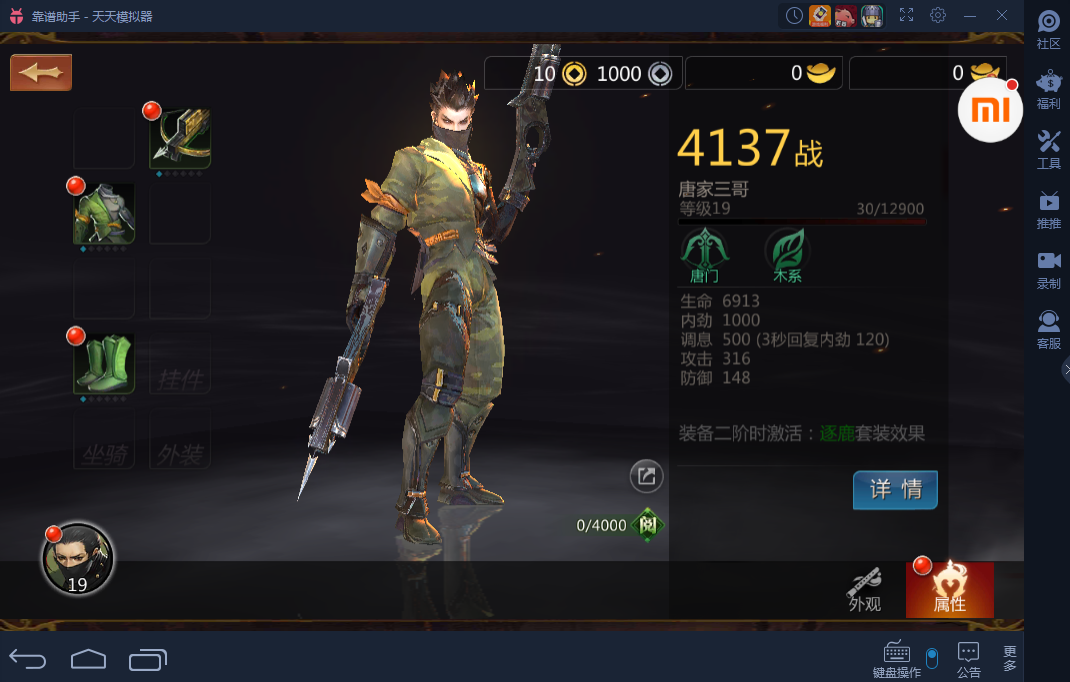Screen dimensions: 1070x682
Task: Go back using the arrow button
Action: pyautogui.click(x=41, y=73)
